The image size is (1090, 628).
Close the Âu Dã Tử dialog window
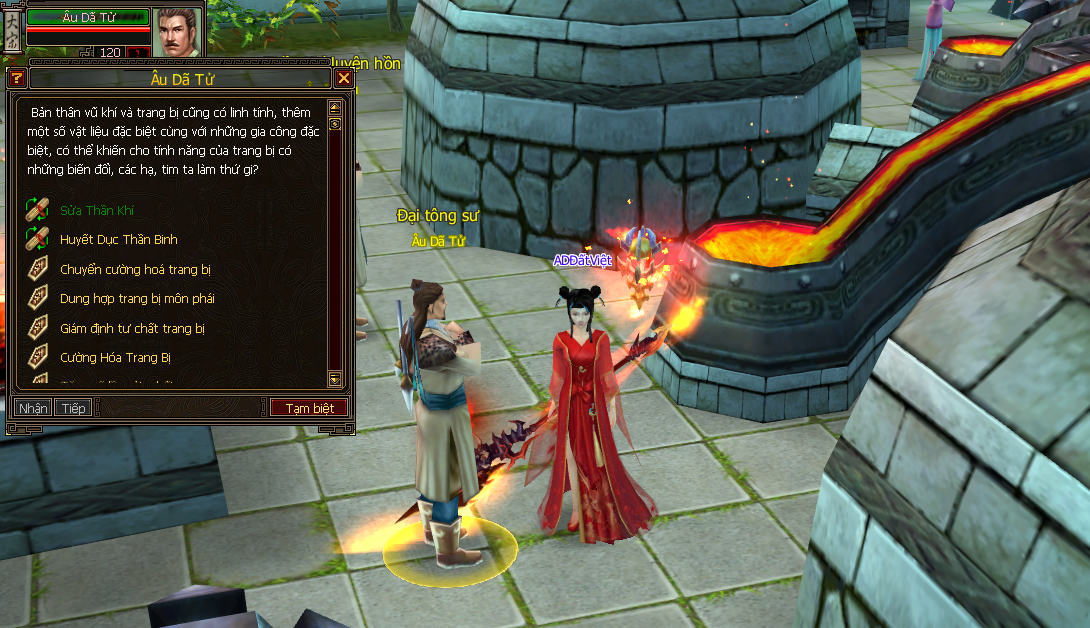[x=344, y=78]
